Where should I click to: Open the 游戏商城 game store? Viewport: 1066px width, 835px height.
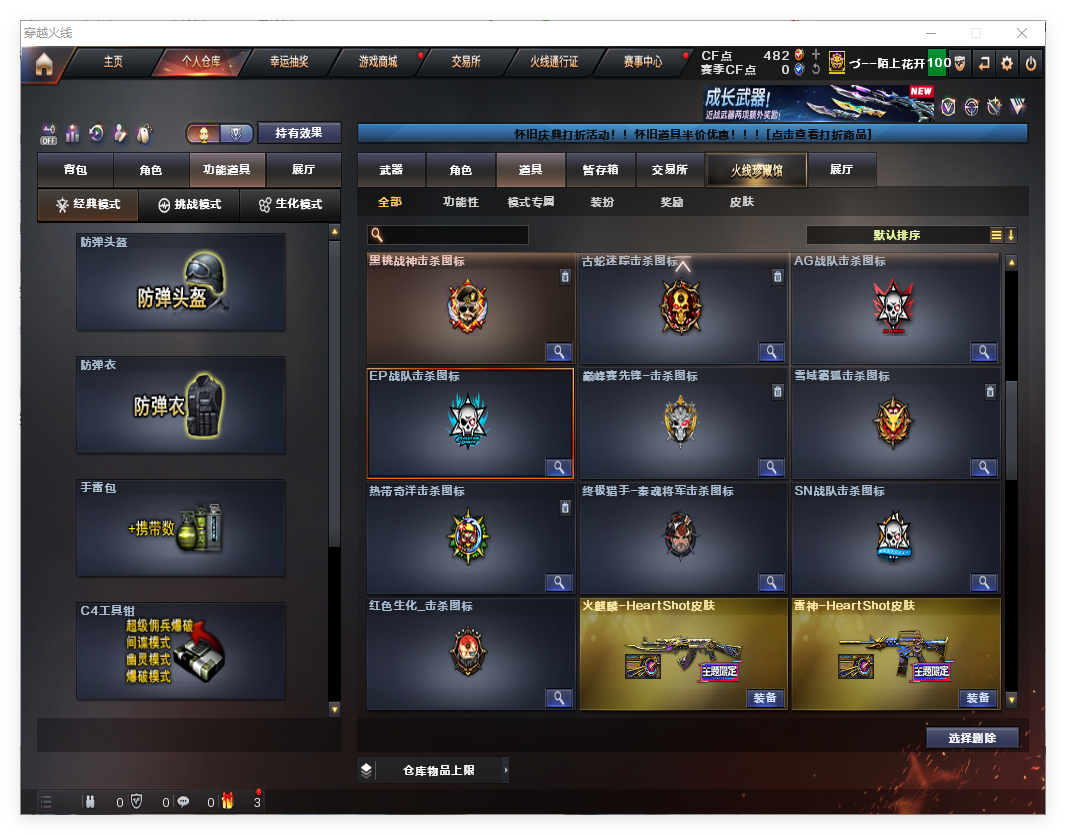pos(378,62)
